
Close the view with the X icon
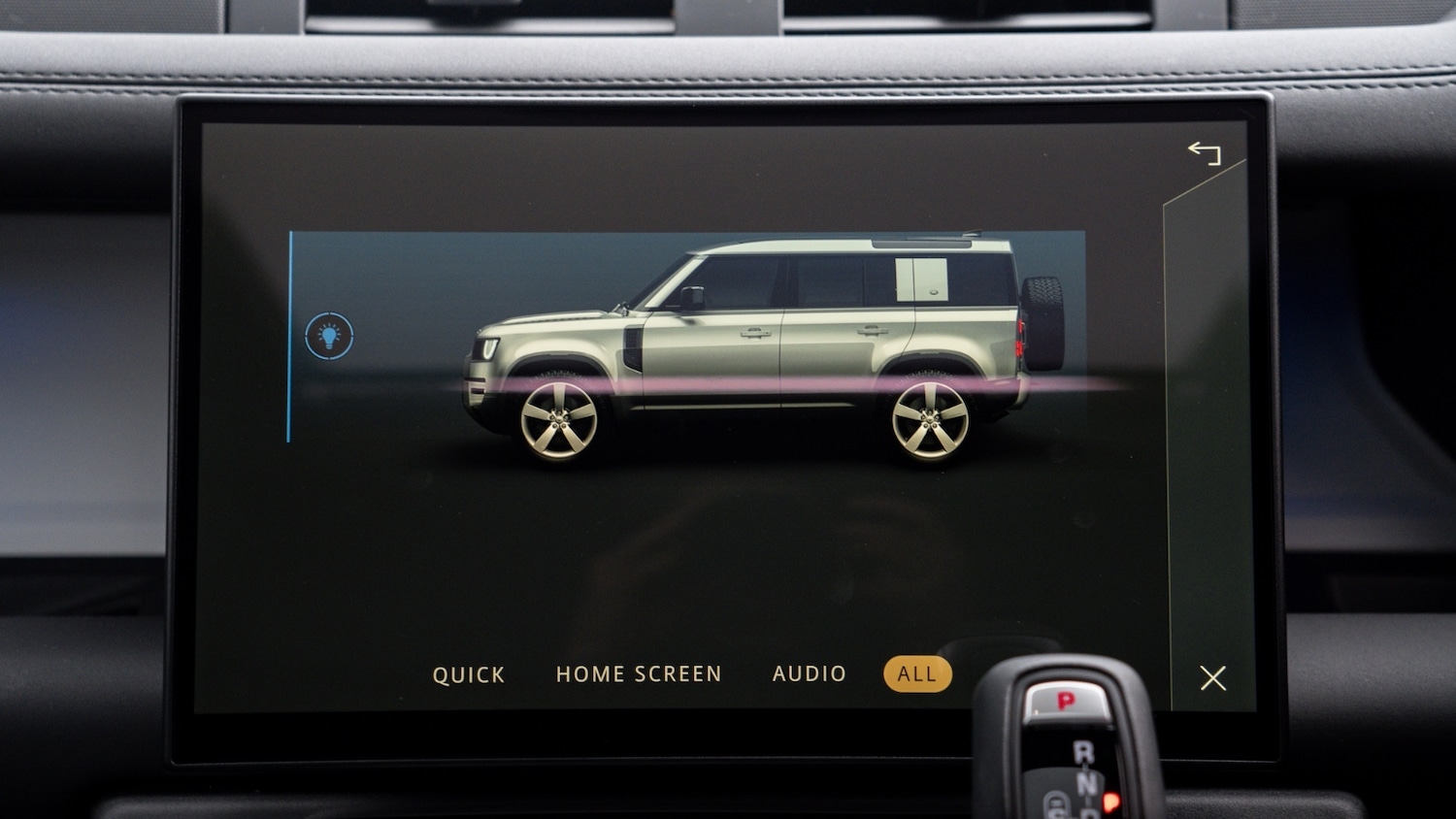click(x=1211, y=678)
